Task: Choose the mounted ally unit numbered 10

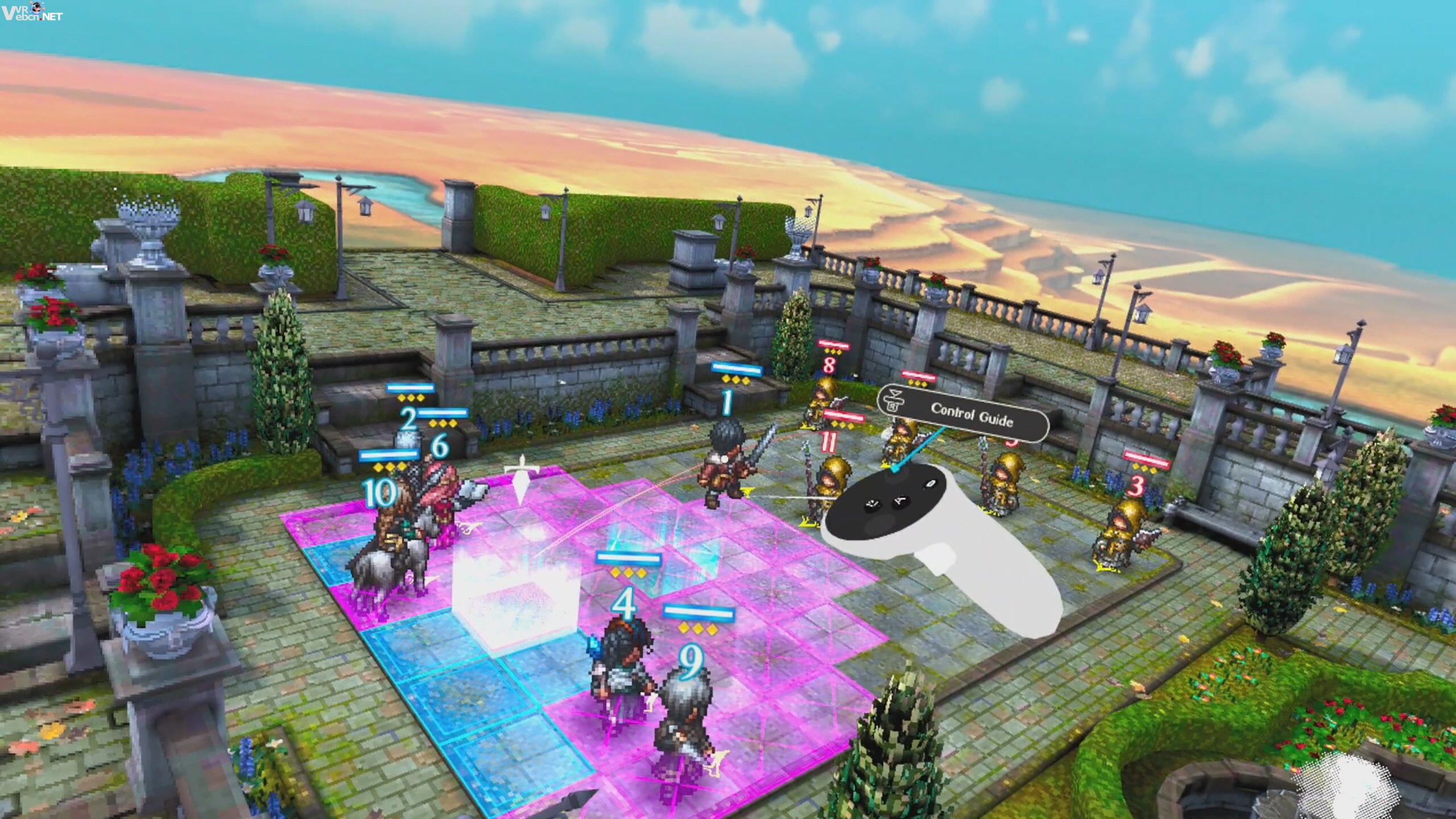Action: pyautogui.click(x=394, y=540)
